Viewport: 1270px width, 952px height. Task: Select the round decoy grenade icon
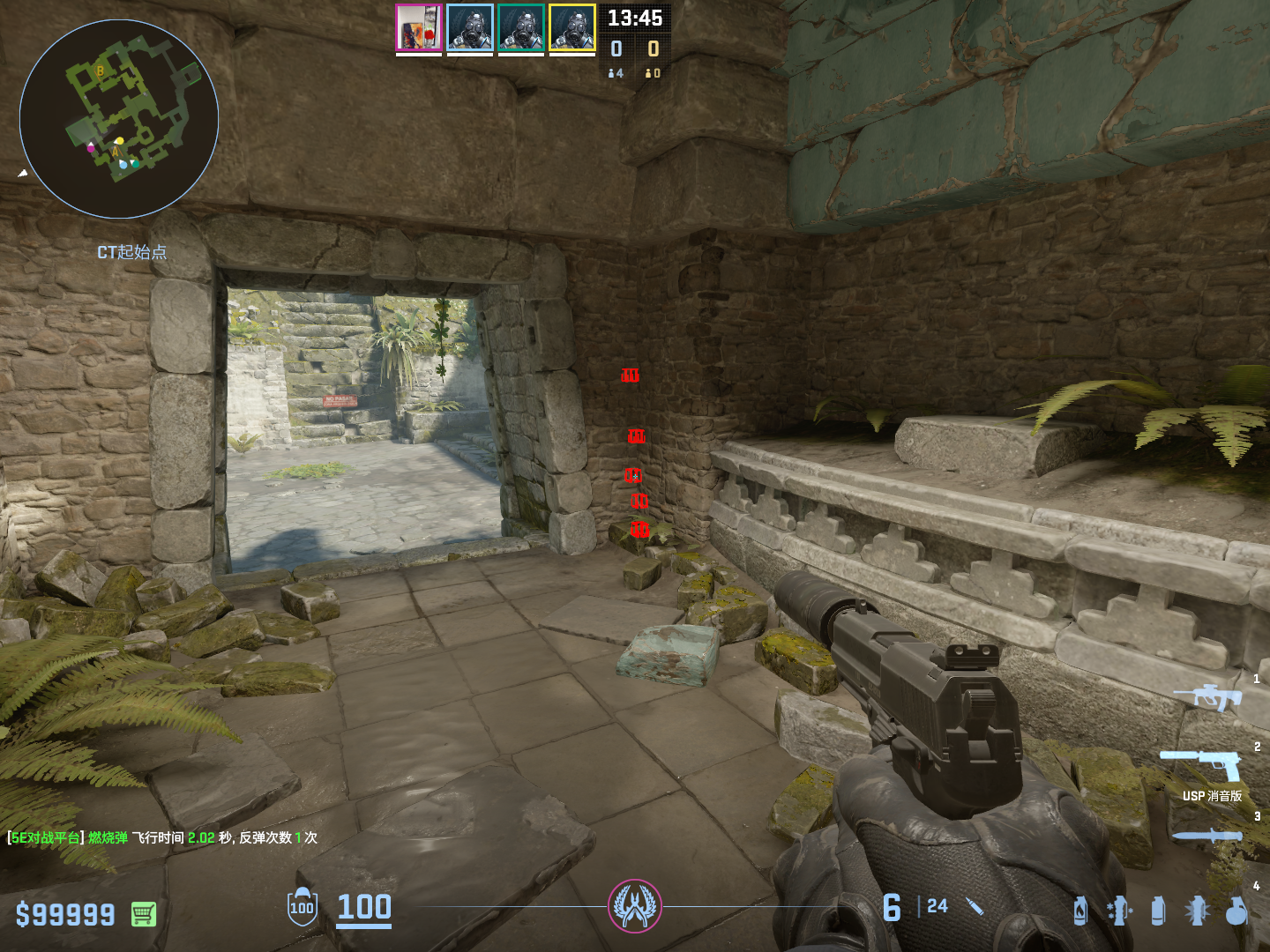click(1236, 911)
